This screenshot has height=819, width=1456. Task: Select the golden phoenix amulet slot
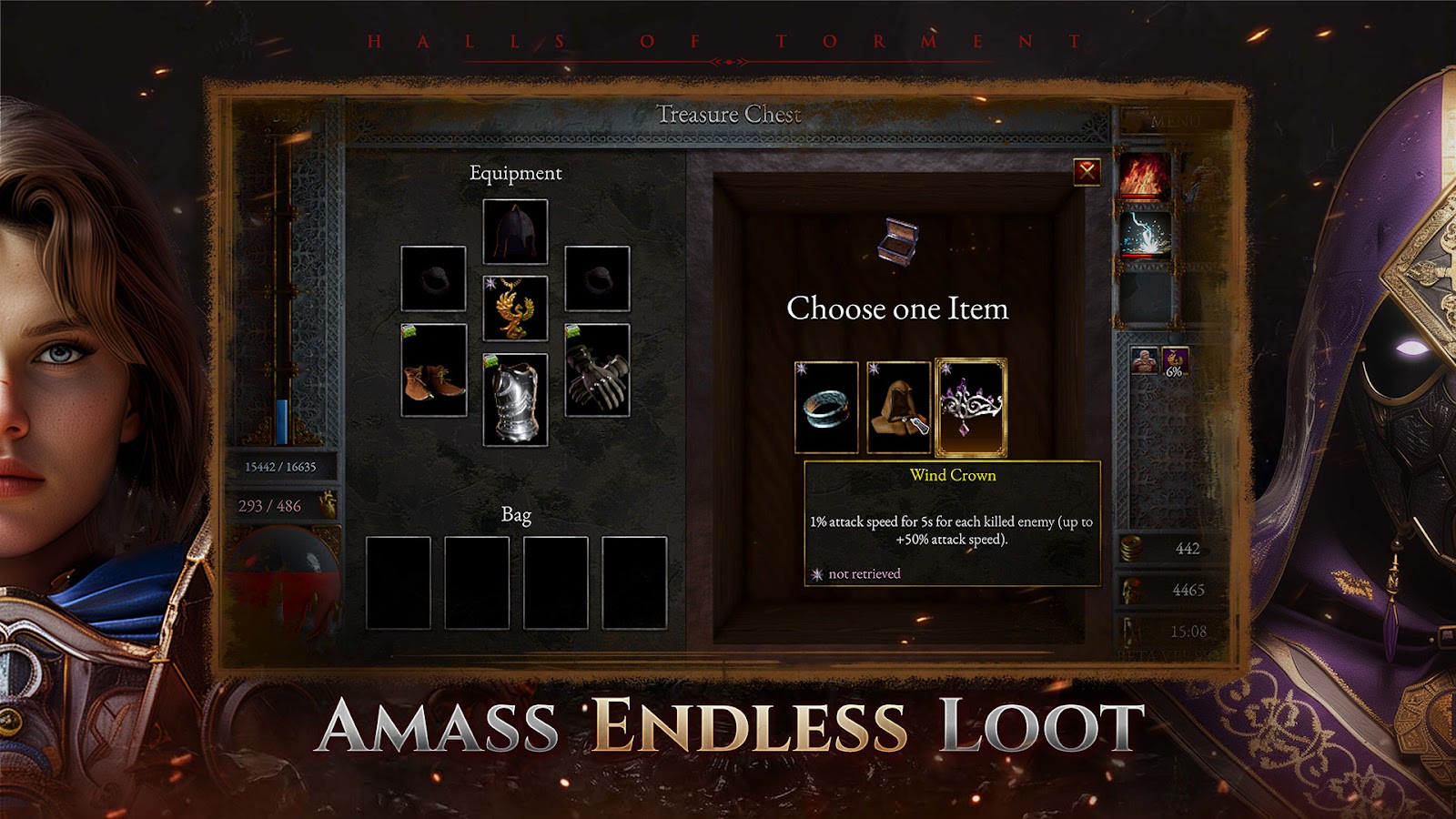click(x=515, y=308)
